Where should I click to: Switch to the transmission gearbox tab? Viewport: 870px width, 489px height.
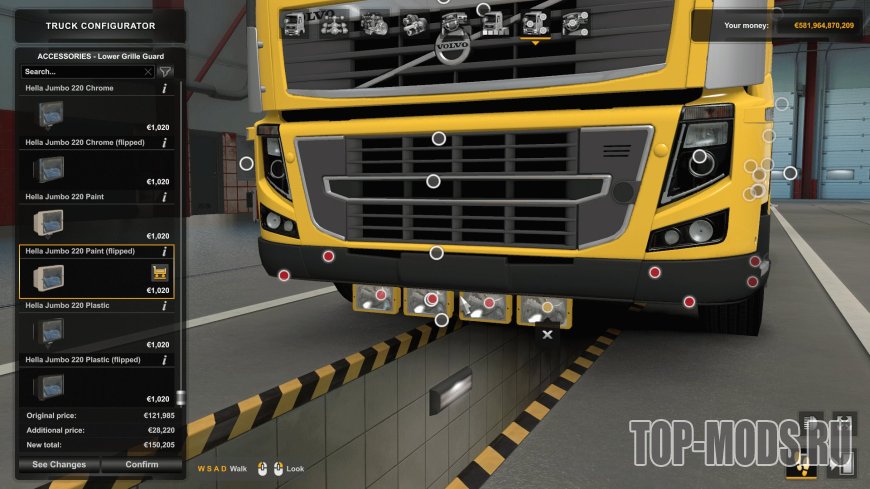pyautogui.click(x=414, y=24)
